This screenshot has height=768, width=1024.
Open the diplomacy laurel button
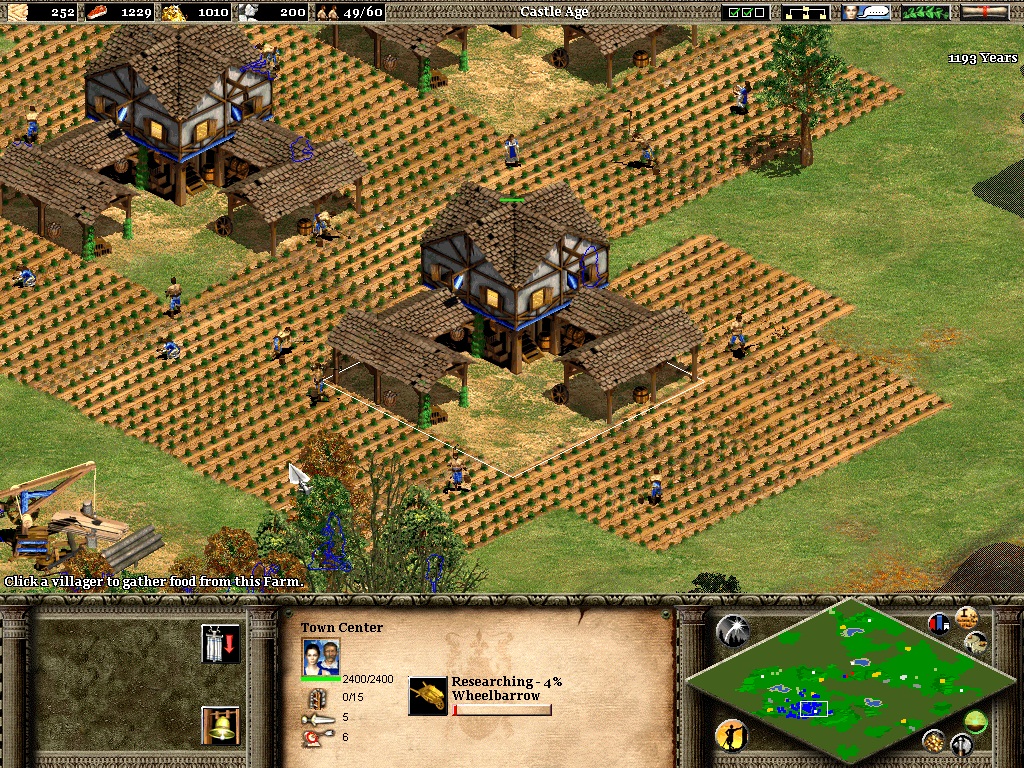(x=925, y=12)
